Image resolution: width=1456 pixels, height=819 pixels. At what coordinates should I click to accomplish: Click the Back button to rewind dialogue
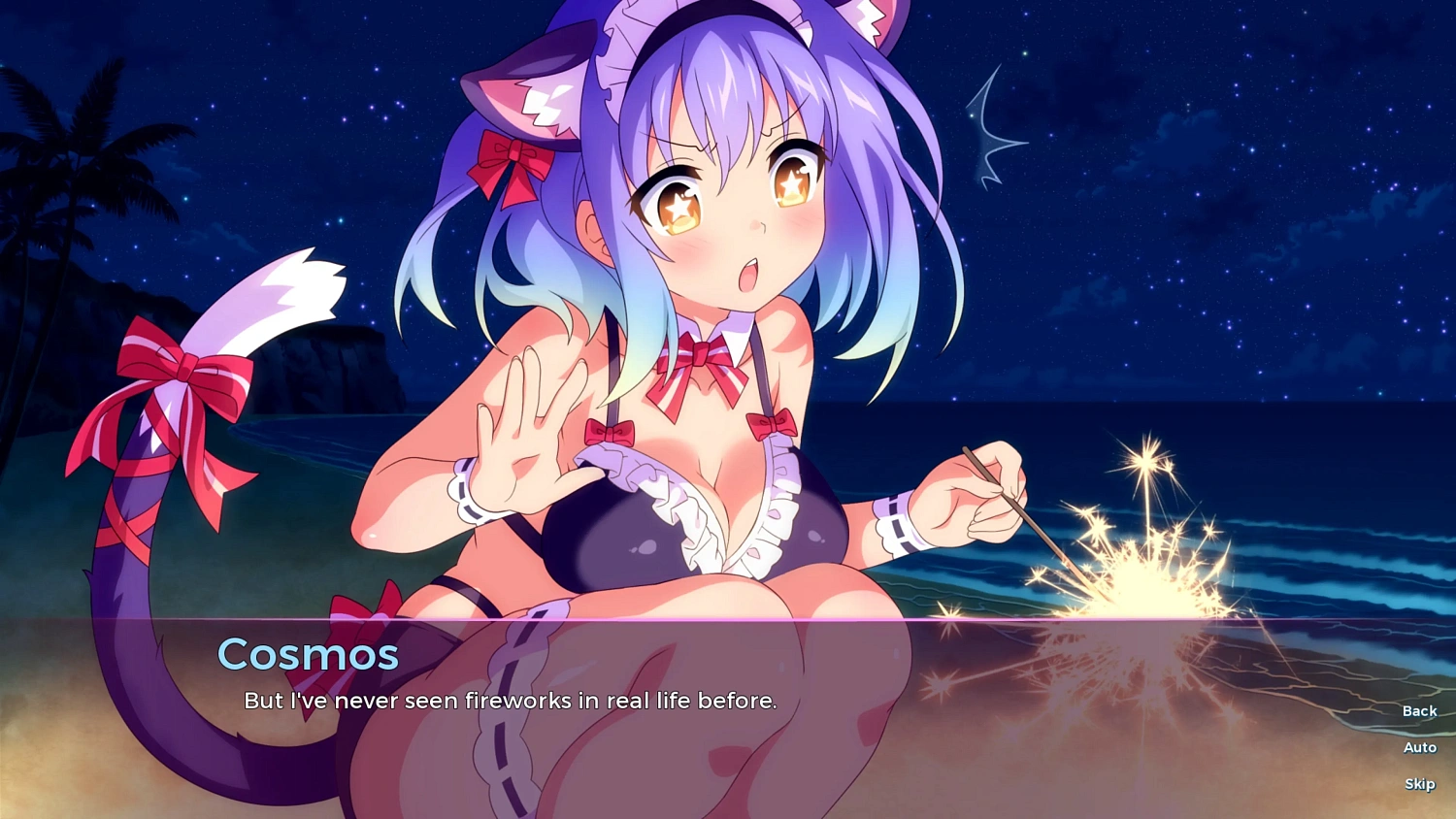(1419, 710)
